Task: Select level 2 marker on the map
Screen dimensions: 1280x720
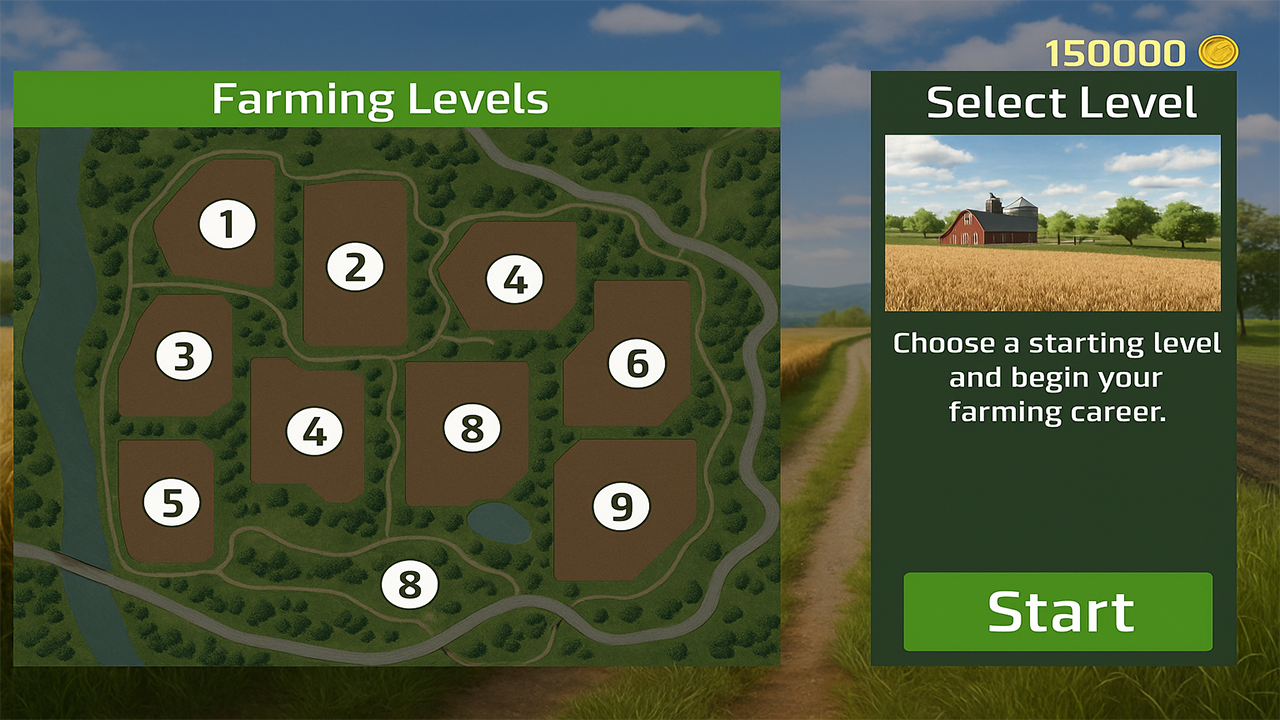Action: tap(355, 265)
